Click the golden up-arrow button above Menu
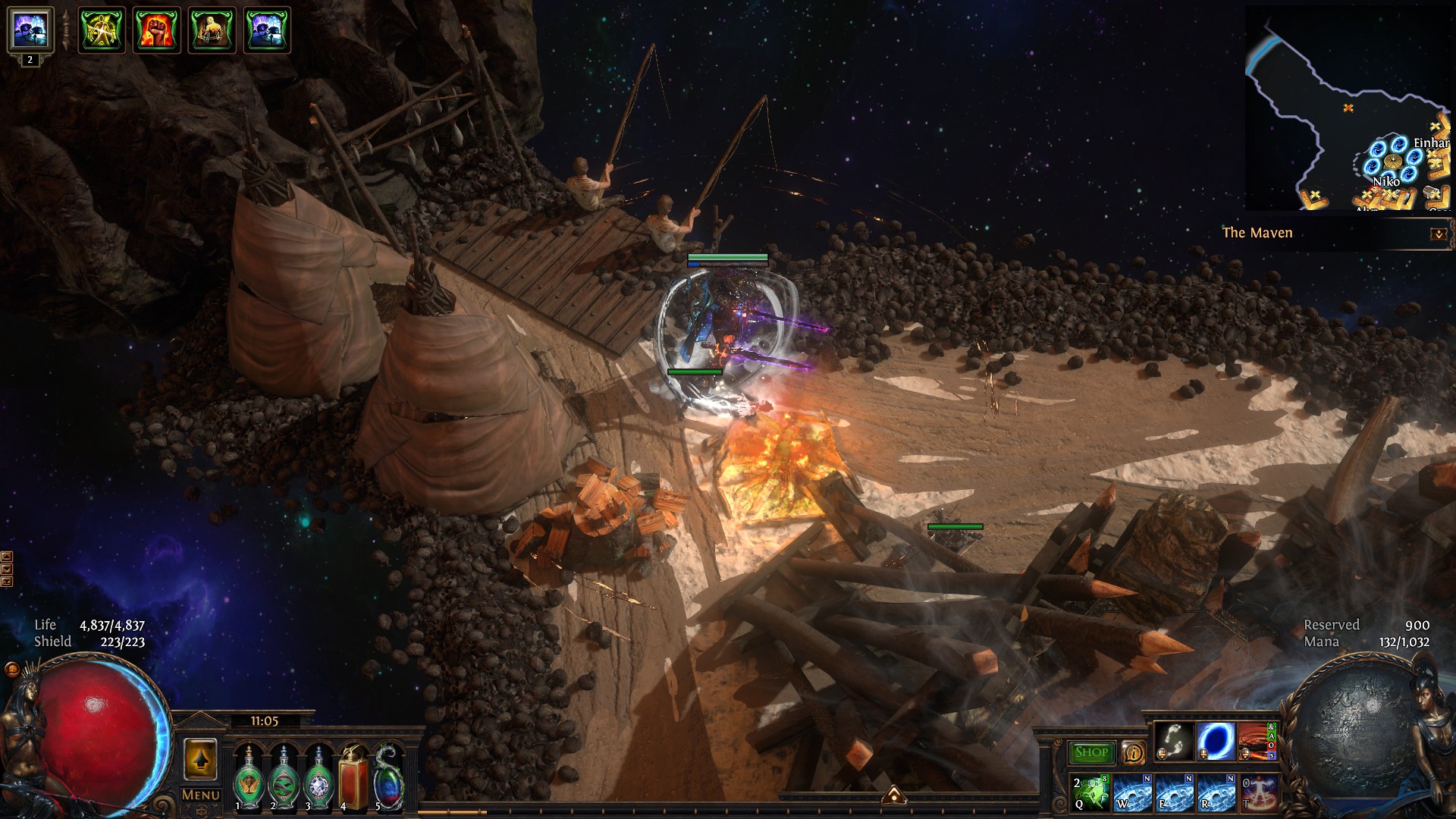 coord(200,759)
